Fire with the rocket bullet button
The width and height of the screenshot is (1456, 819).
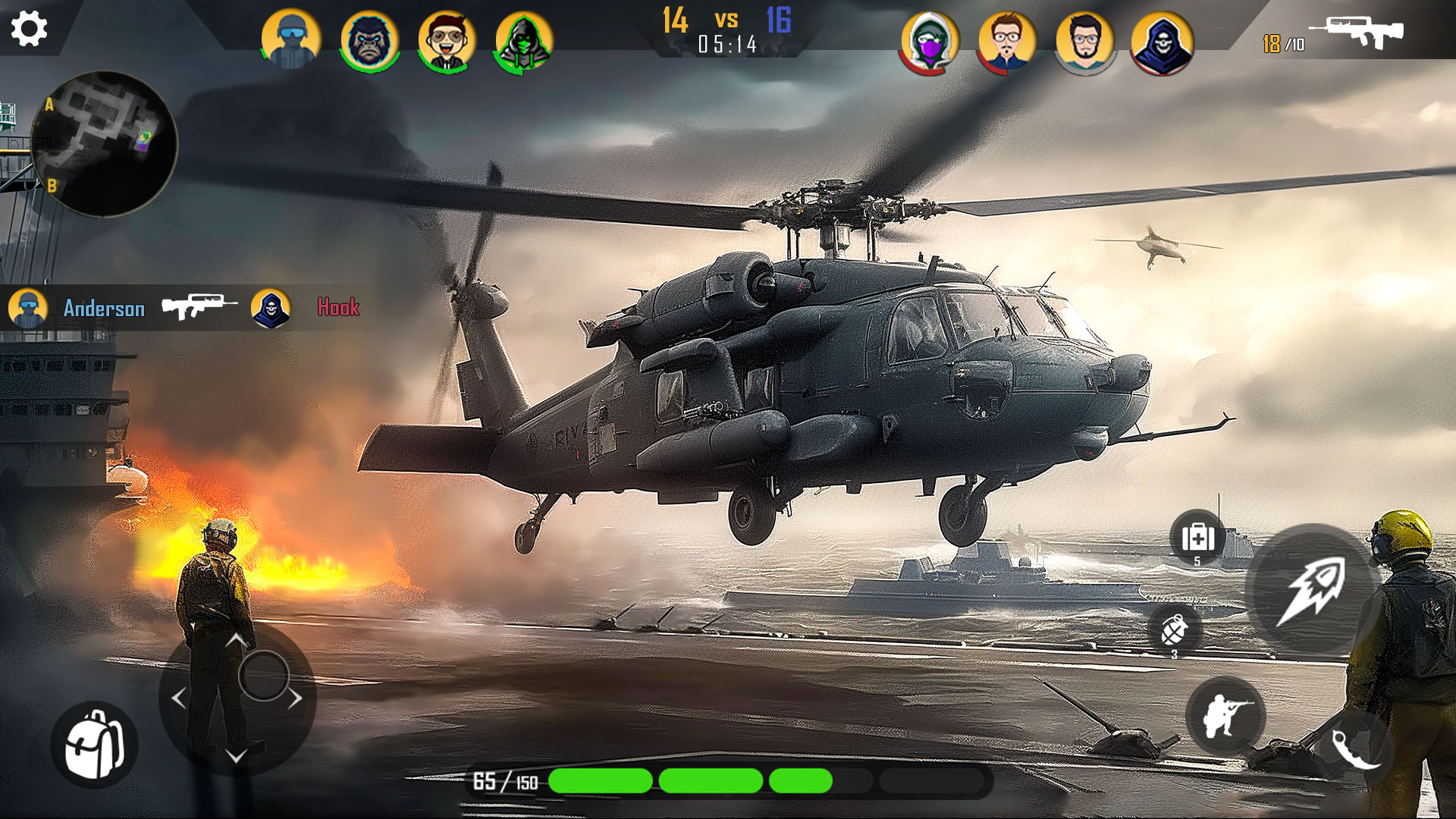[1312, 591]
